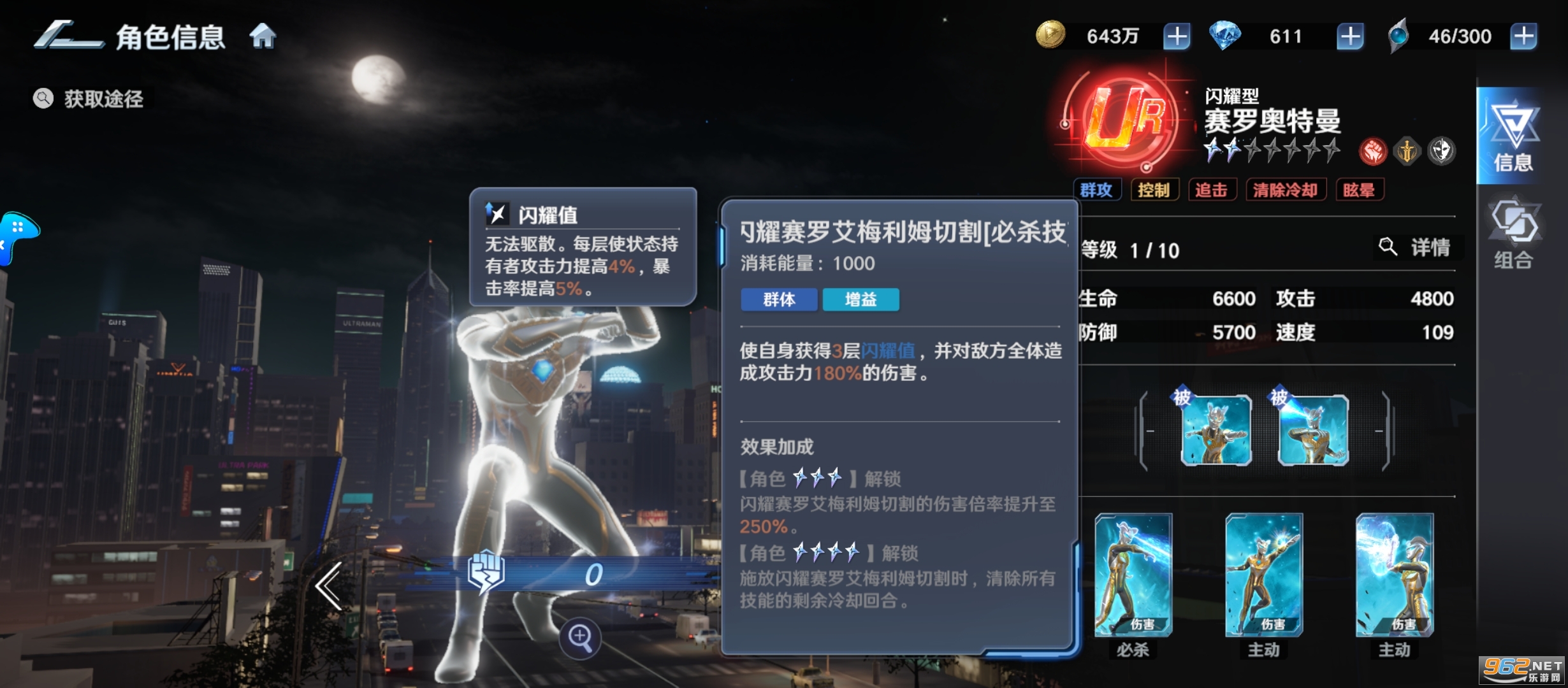Open 获取途径 (how to obtain)
Viewport: 1568px width, 688px height.
(x=89, y=99)
